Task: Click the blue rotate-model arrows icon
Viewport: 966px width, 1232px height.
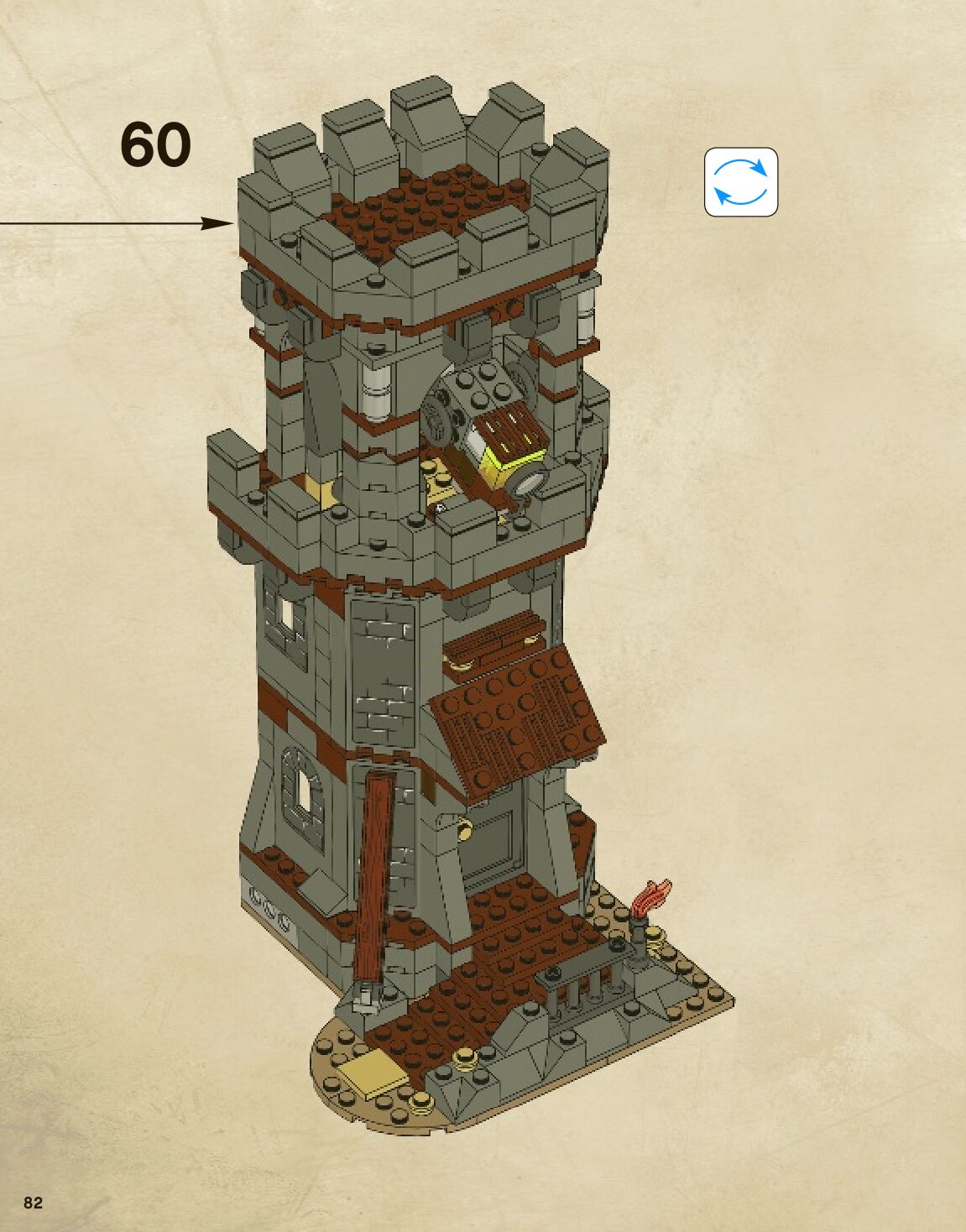Action: [740, 182]
